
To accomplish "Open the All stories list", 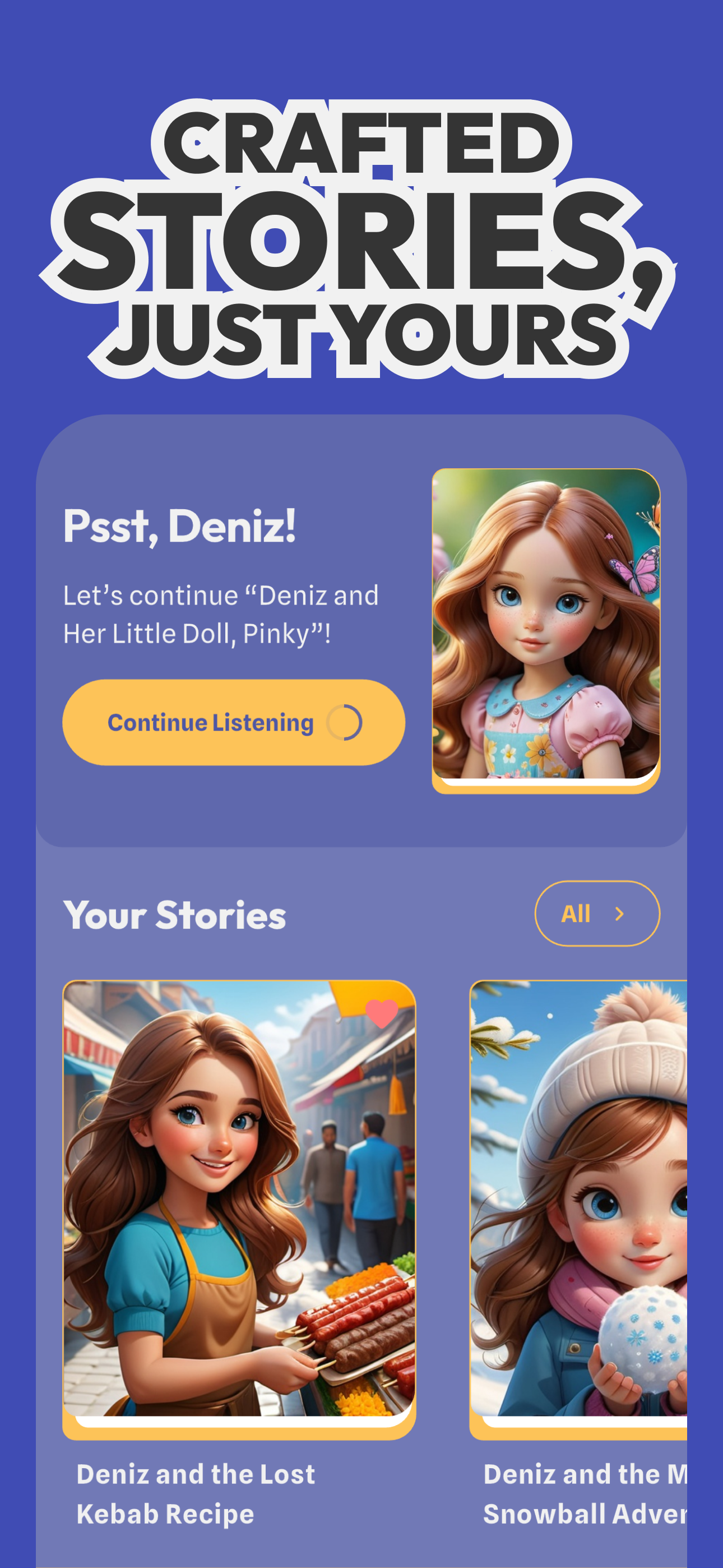I will point(596,913).
